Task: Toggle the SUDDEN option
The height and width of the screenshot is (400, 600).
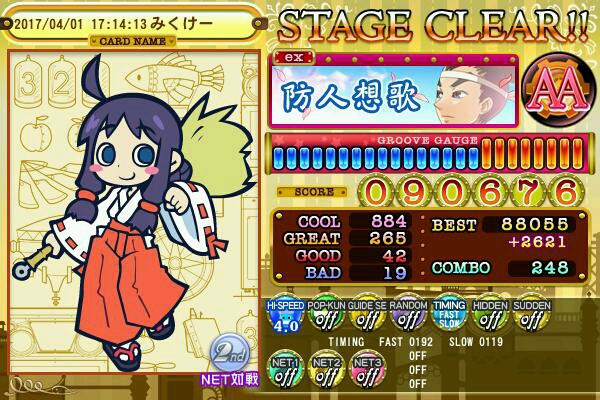Action: [531, 318]
